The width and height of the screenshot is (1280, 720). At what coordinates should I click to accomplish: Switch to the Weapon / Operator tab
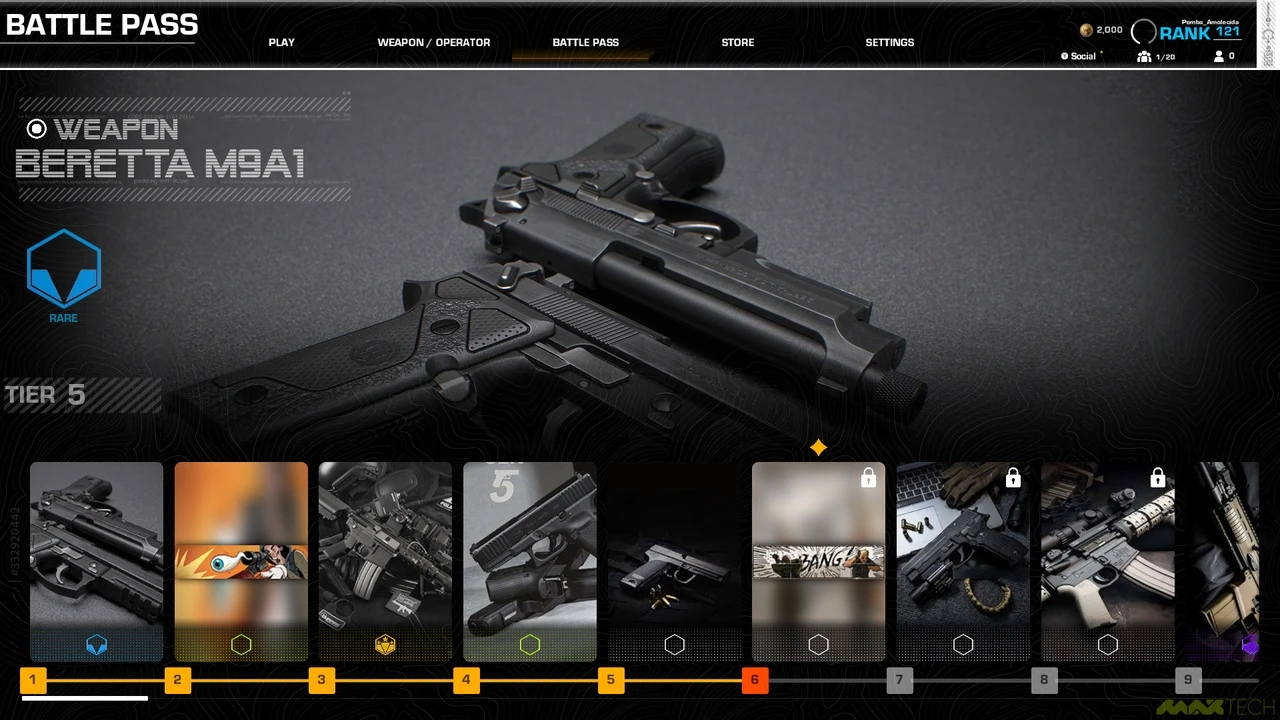(x=434, y=43)
